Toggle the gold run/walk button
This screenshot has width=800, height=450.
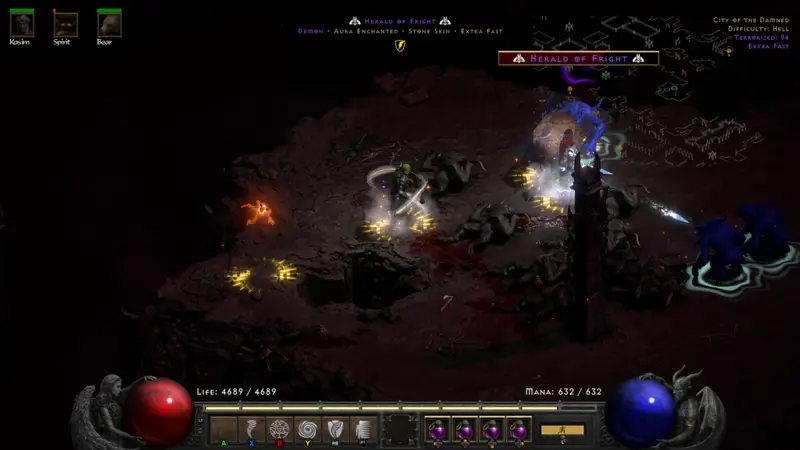coord(562,430)
